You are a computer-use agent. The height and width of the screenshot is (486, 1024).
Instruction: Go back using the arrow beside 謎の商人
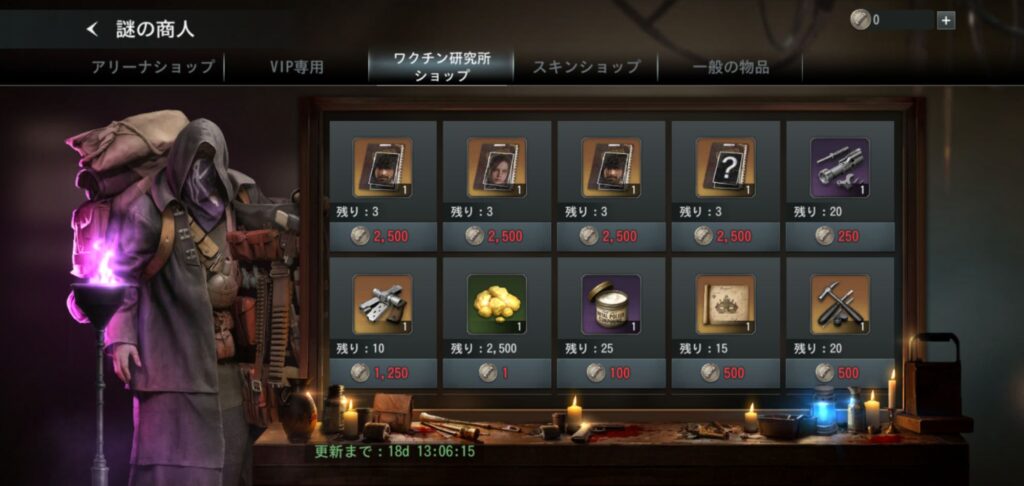click(94, 29)
